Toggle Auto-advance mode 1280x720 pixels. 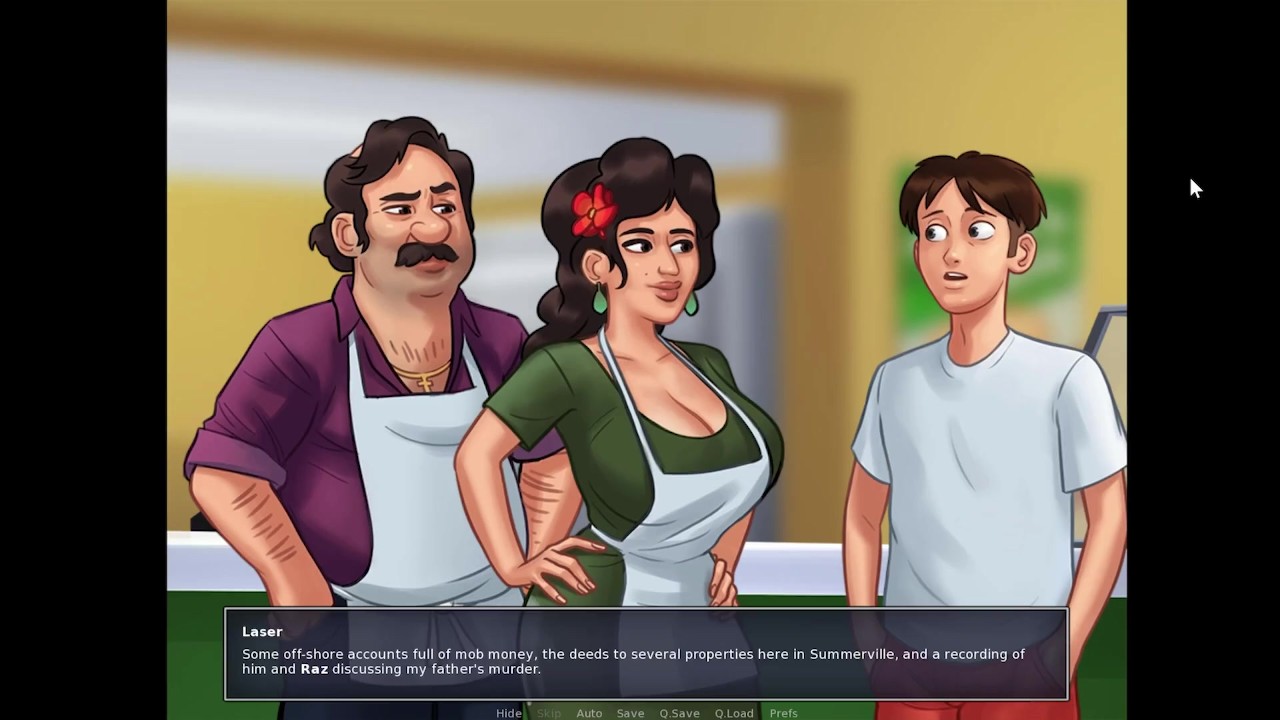tap(589, 713)
